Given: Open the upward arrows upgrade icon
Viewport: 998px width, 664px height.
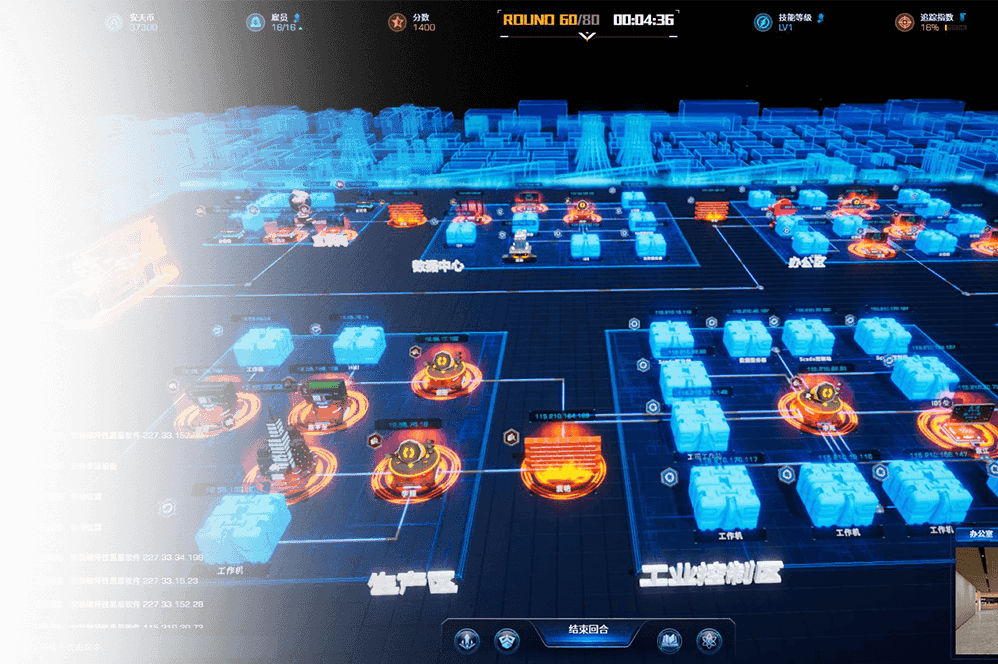Looking at the screenshot, I should (x=467, y=639).
